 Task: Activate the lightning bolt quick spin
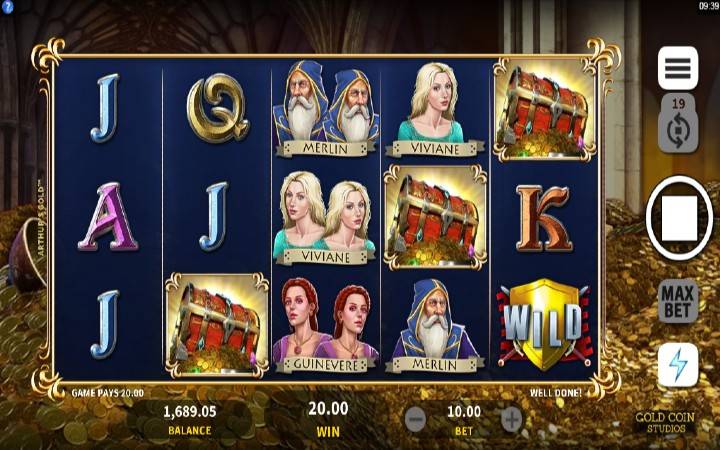[x=677, y=365]
